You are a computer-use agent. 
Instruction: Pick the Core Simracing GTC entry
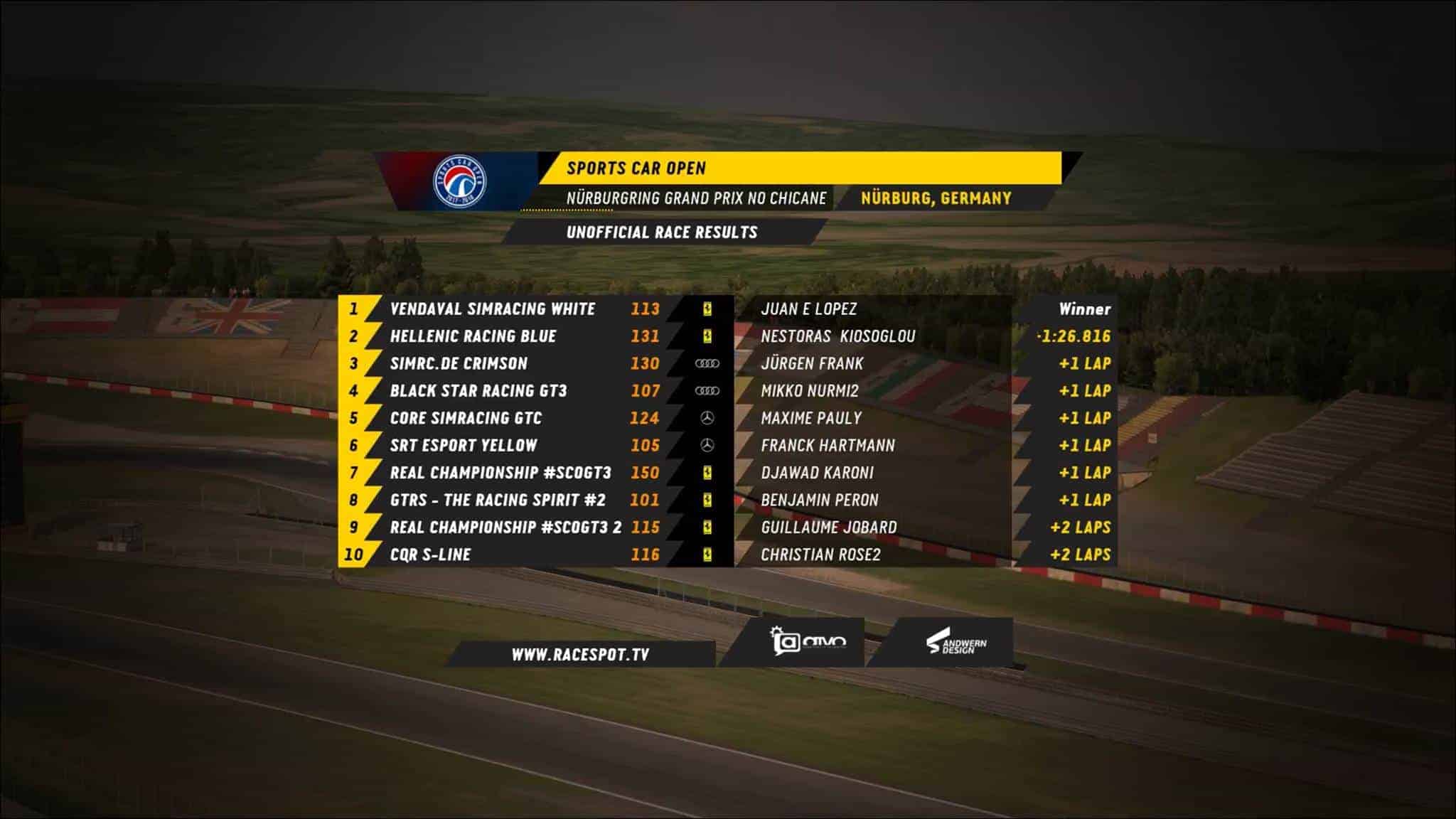(466, 418)
